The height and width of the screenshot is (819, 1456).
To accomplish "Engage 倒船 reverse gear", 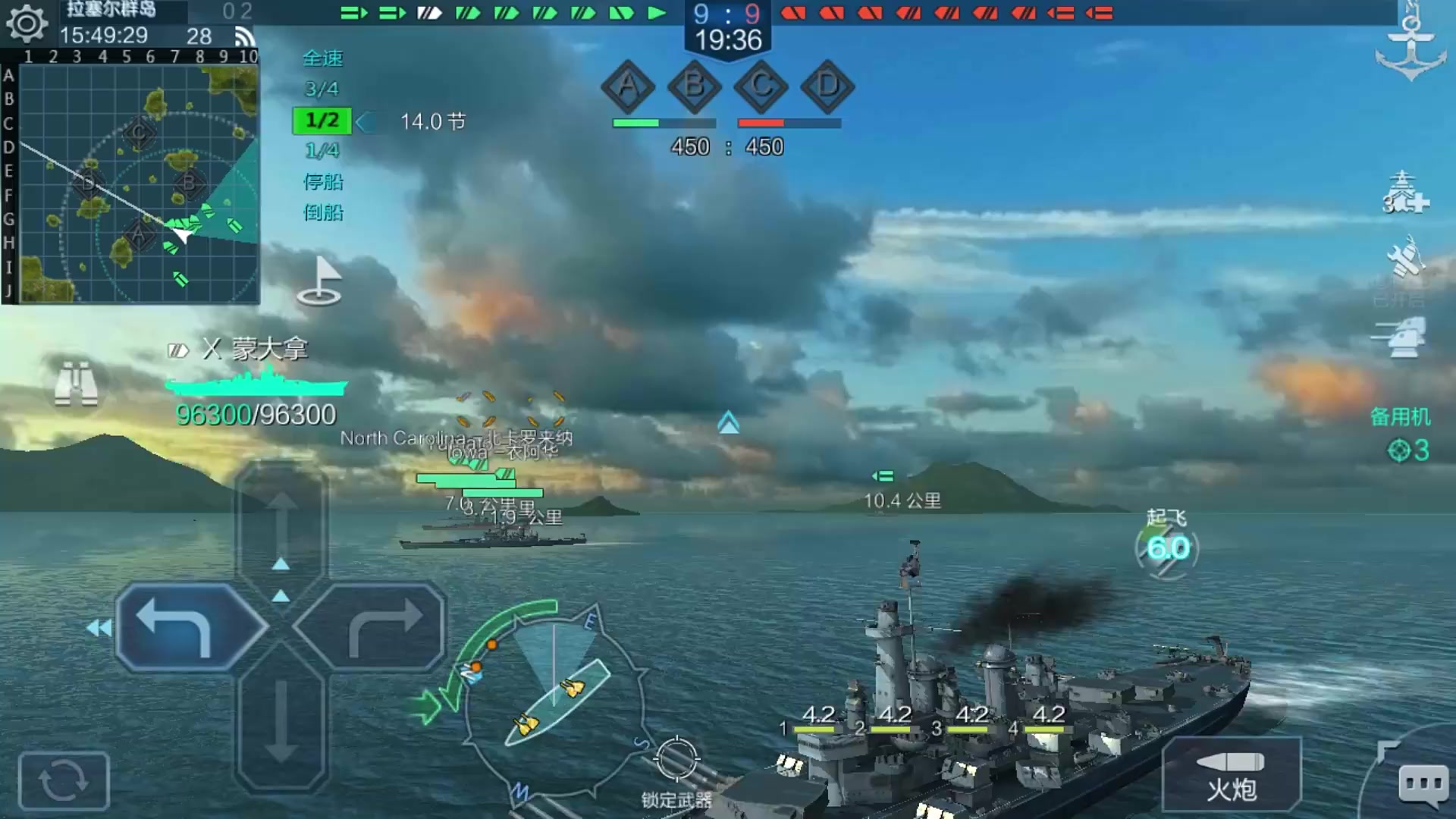I will click(322, 213).
